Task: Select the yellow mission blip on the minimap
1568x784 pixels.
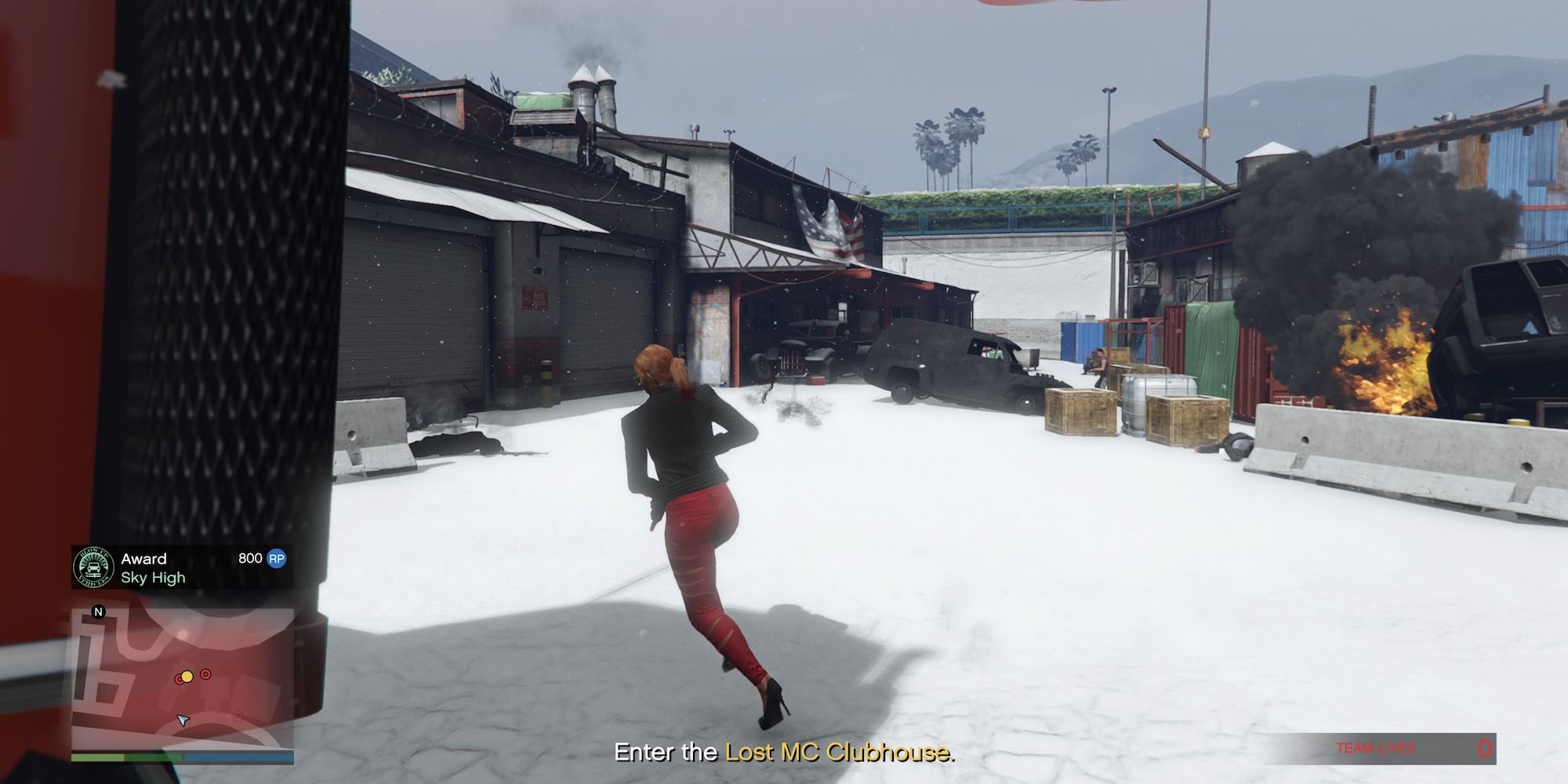Action: point(187,677)
